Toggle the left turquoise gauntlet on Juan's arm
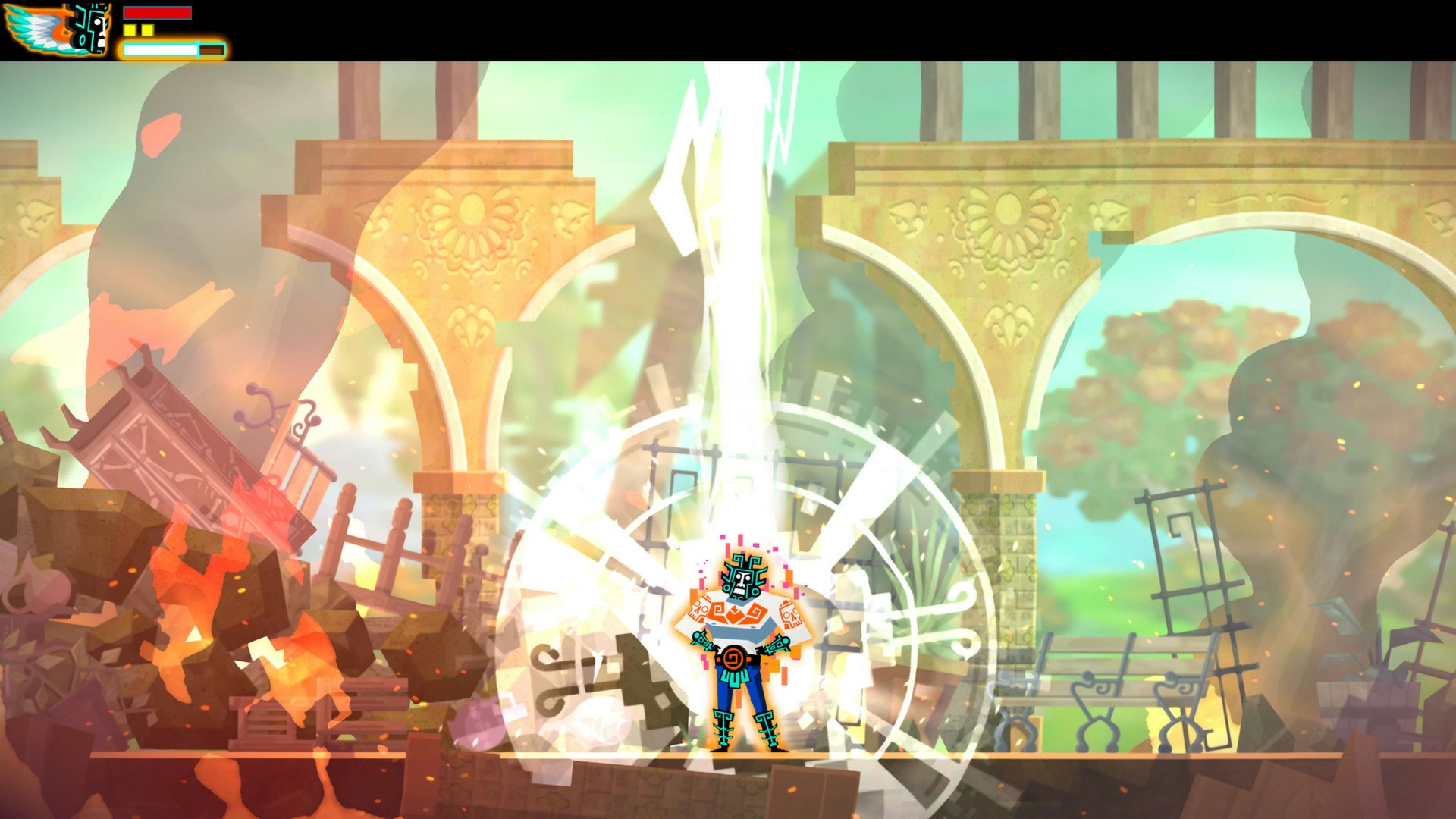This screenshot has height=819, width=1456. [703, 640]
